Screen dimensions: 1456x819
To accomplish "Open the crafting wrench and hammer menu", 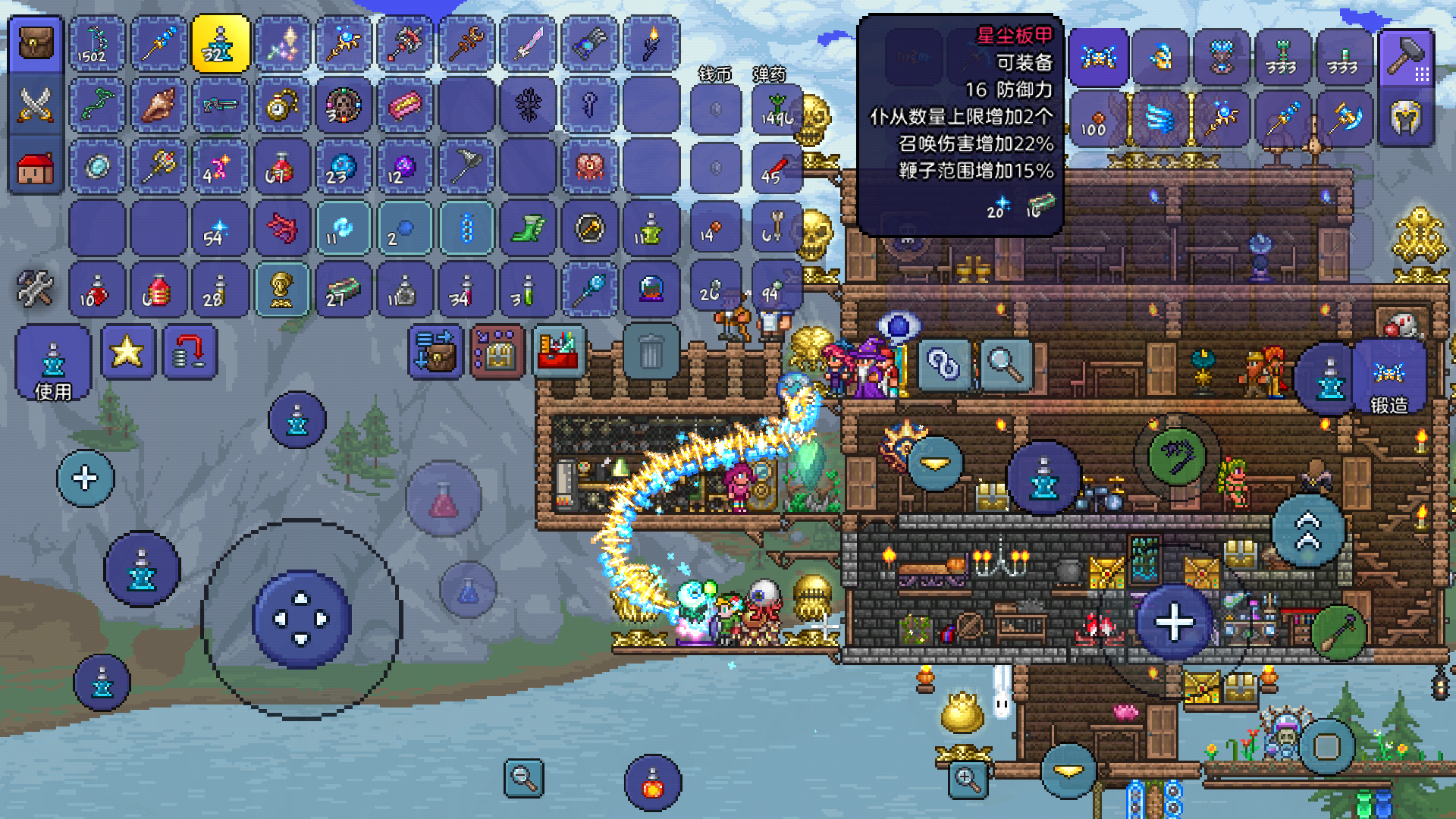I will (x=35, y=289).
